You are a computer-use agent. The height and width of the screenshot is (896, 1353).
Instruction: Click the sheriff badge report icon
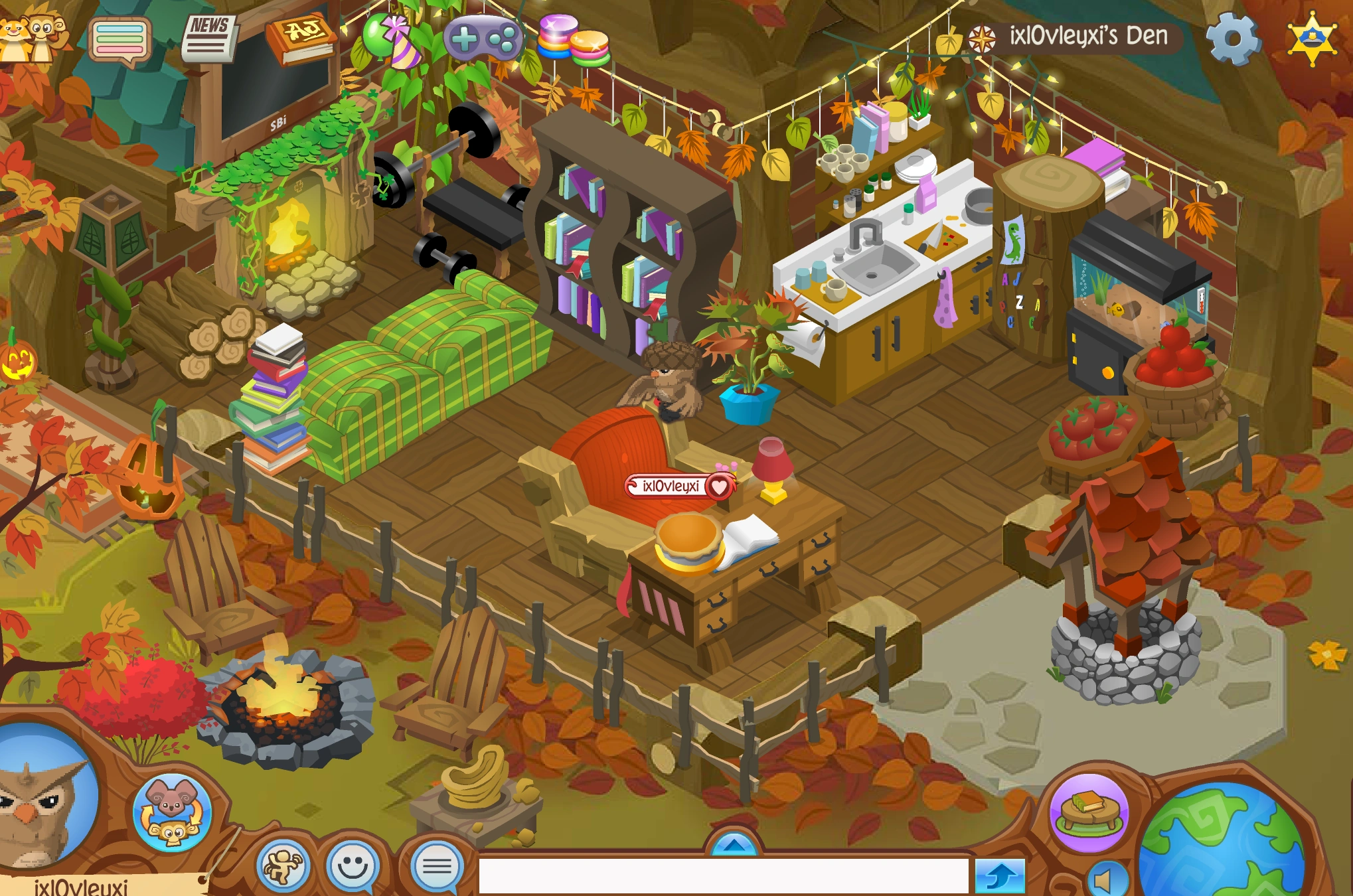coord(1313,38)
